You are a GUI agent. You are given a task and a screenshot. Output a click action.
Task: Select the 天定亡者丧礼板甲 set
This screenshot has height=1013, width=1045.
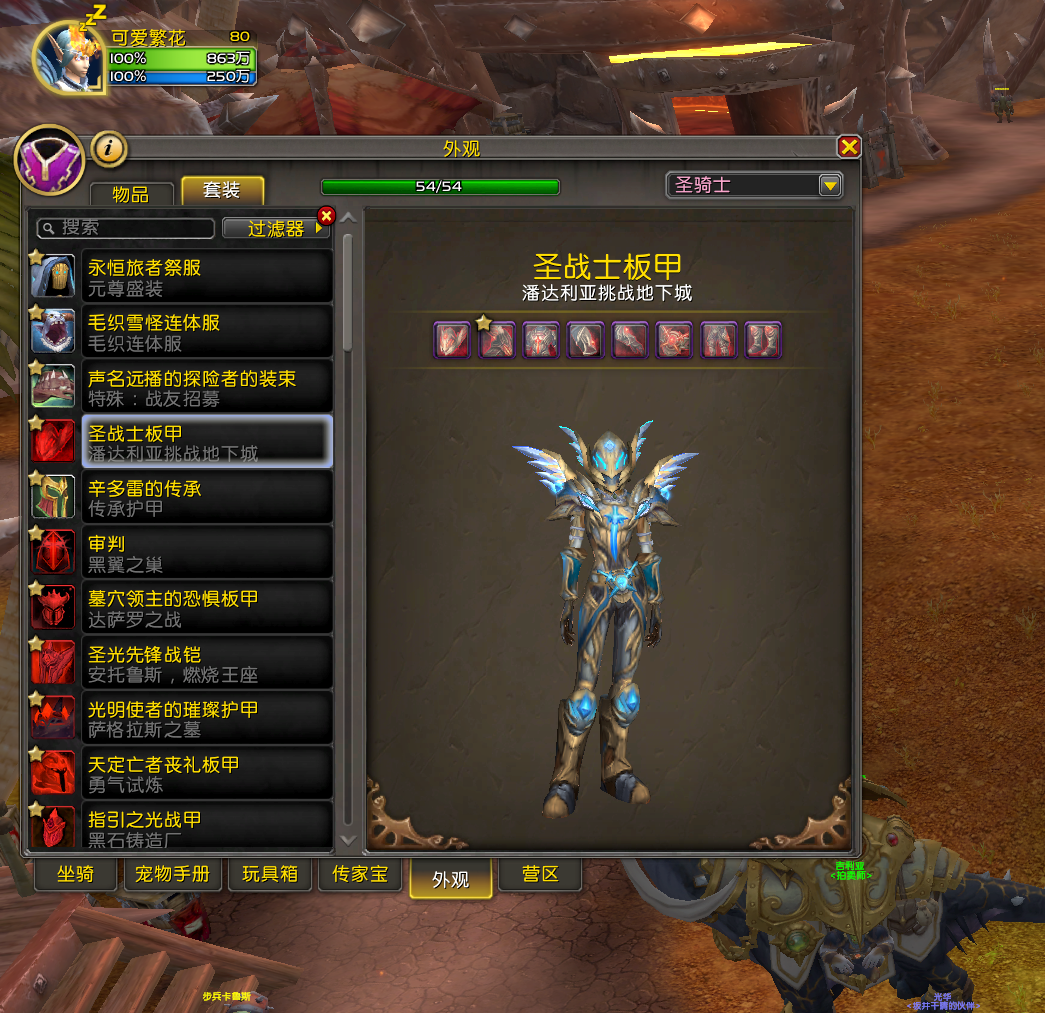pyautogui.click(x=181, y=773)
